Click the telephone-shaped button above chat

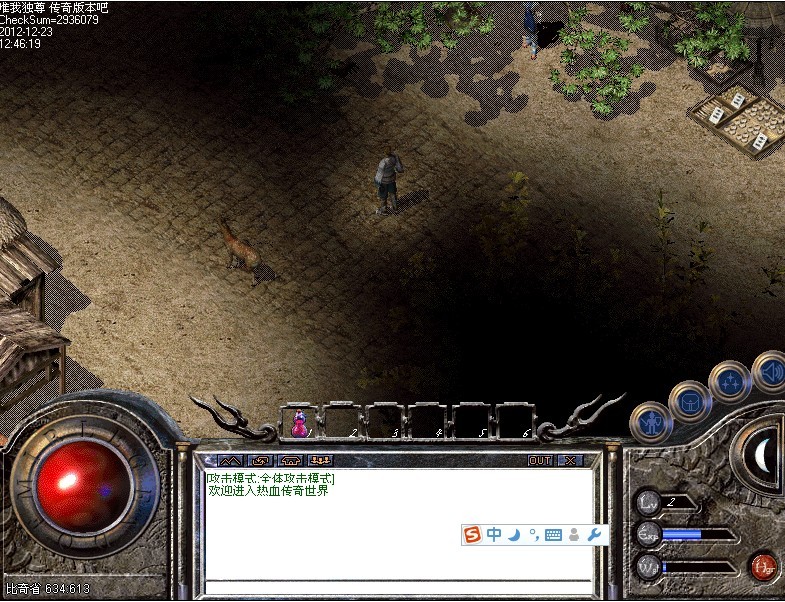[x=291, y=461]
